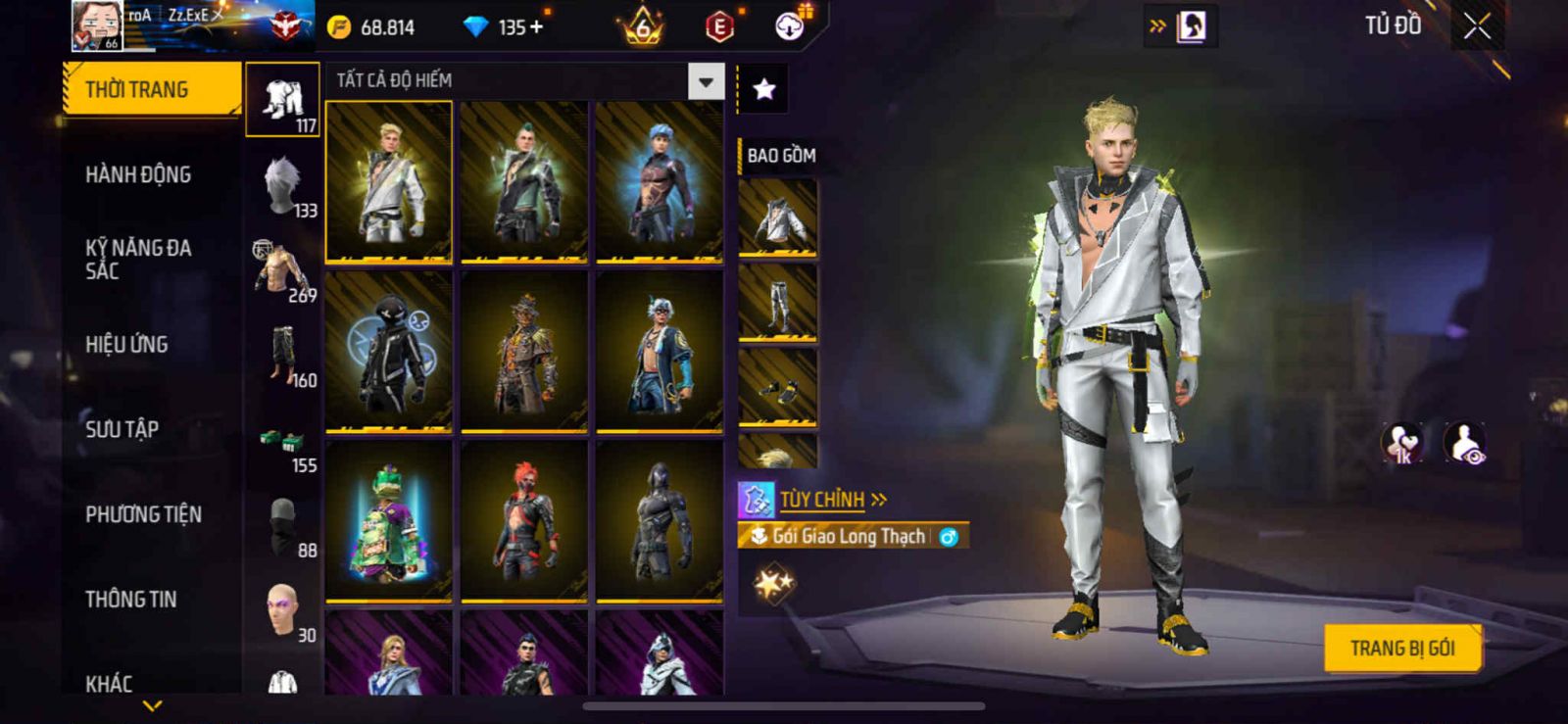Toggle the star favorites filter
This screenshot has height=724, width=1568.
[x=763, y=90]
